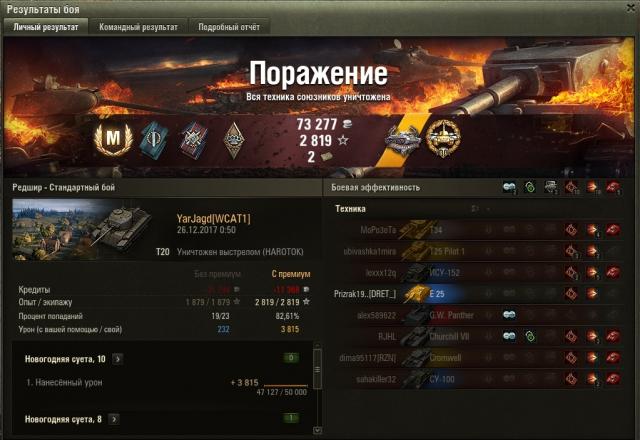Switch to the Личный результат tab

(x=45, y=27)
